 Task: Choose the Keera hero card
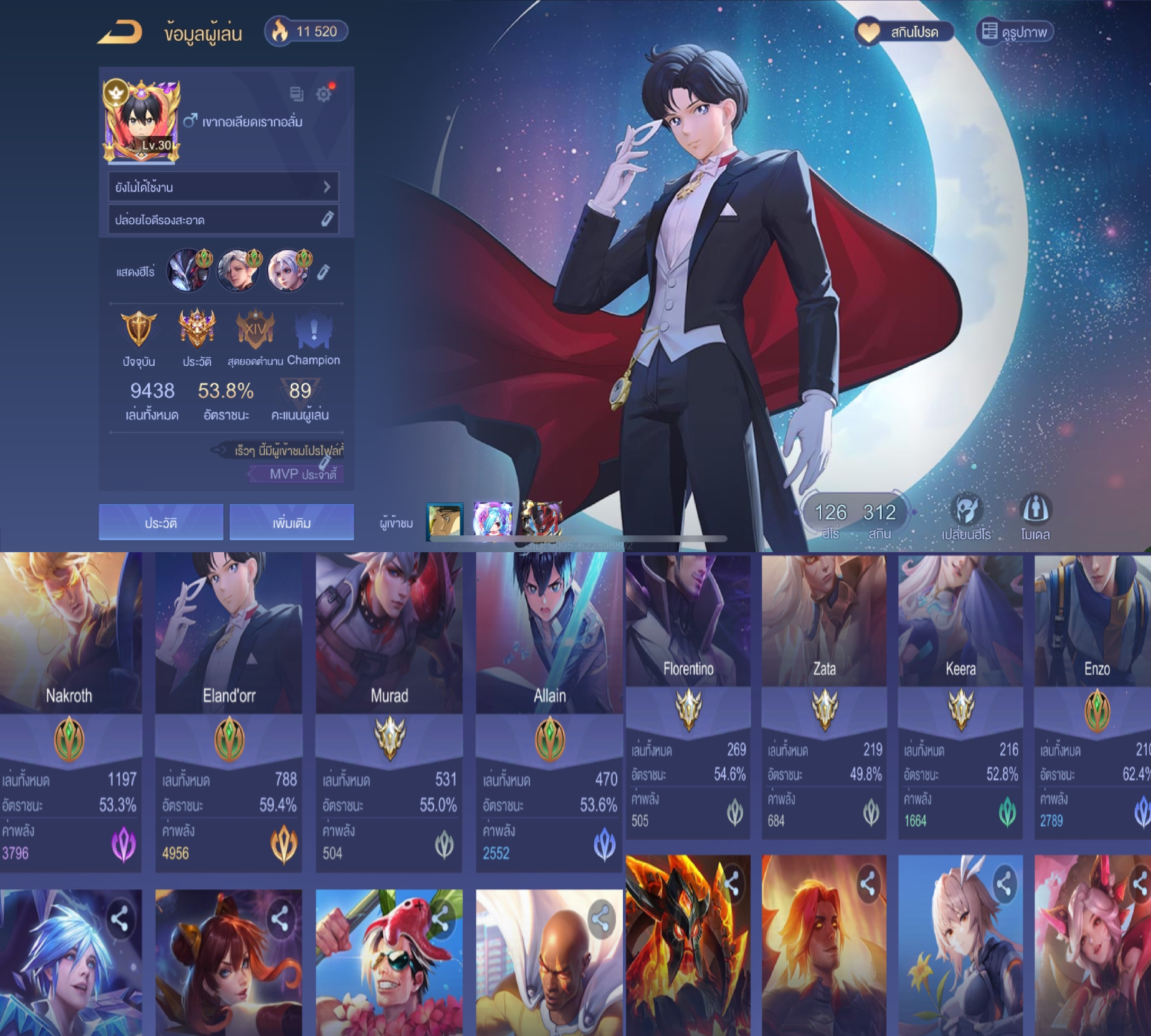[x=960, y=695]
